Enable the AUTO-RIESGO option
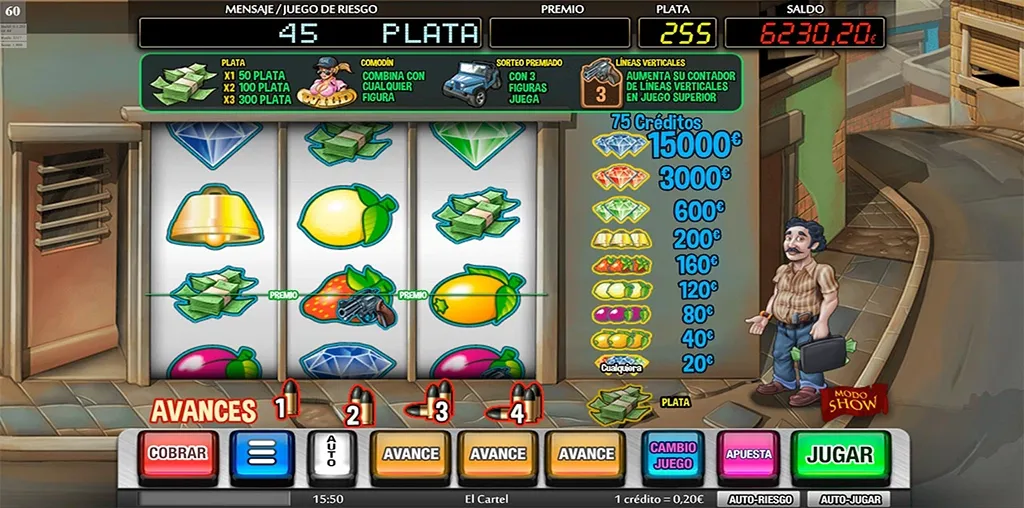1024x508 pixels. 758,499
